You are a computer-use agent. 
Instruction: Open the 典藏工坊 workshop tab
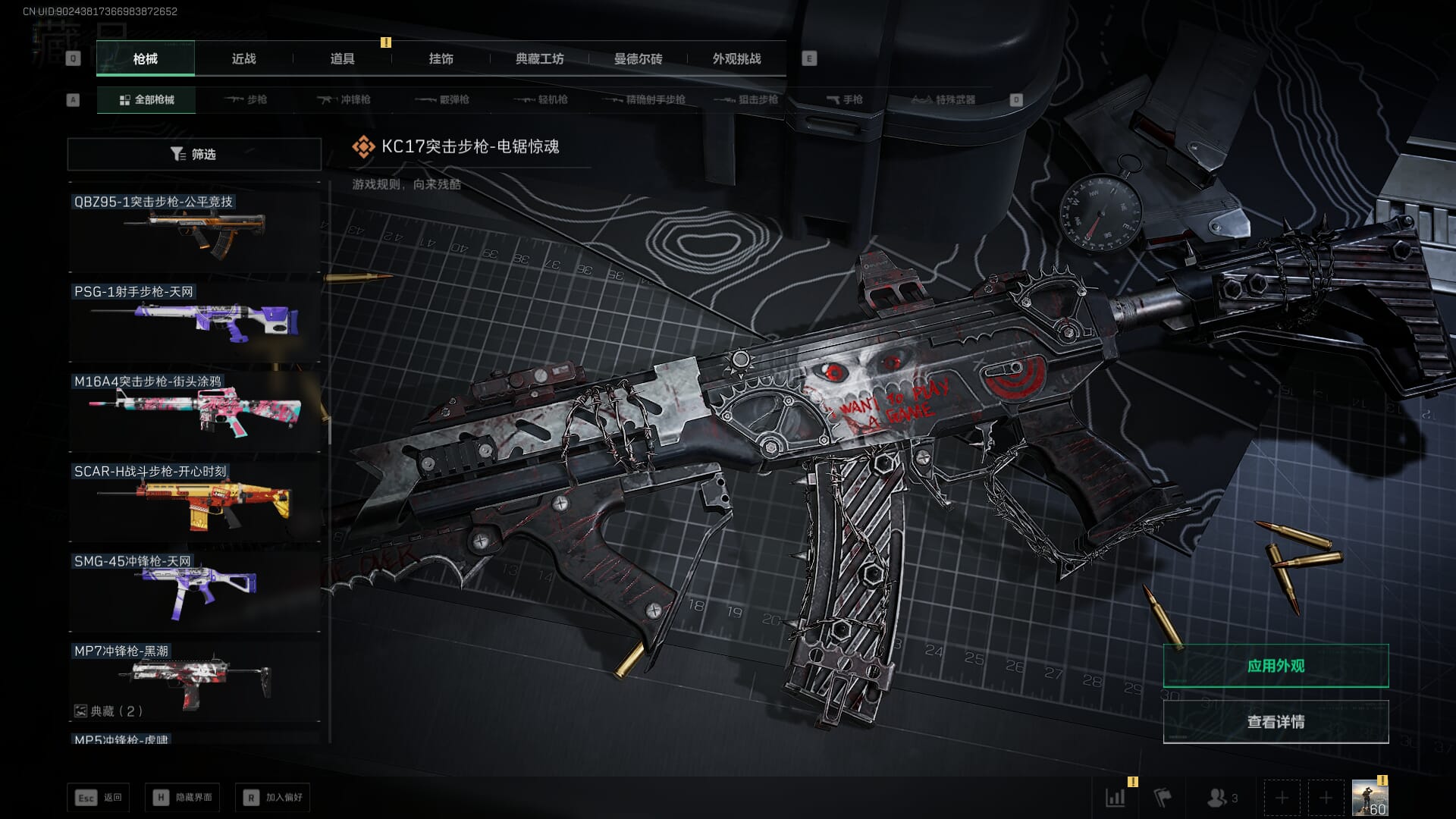pos(539,59)
